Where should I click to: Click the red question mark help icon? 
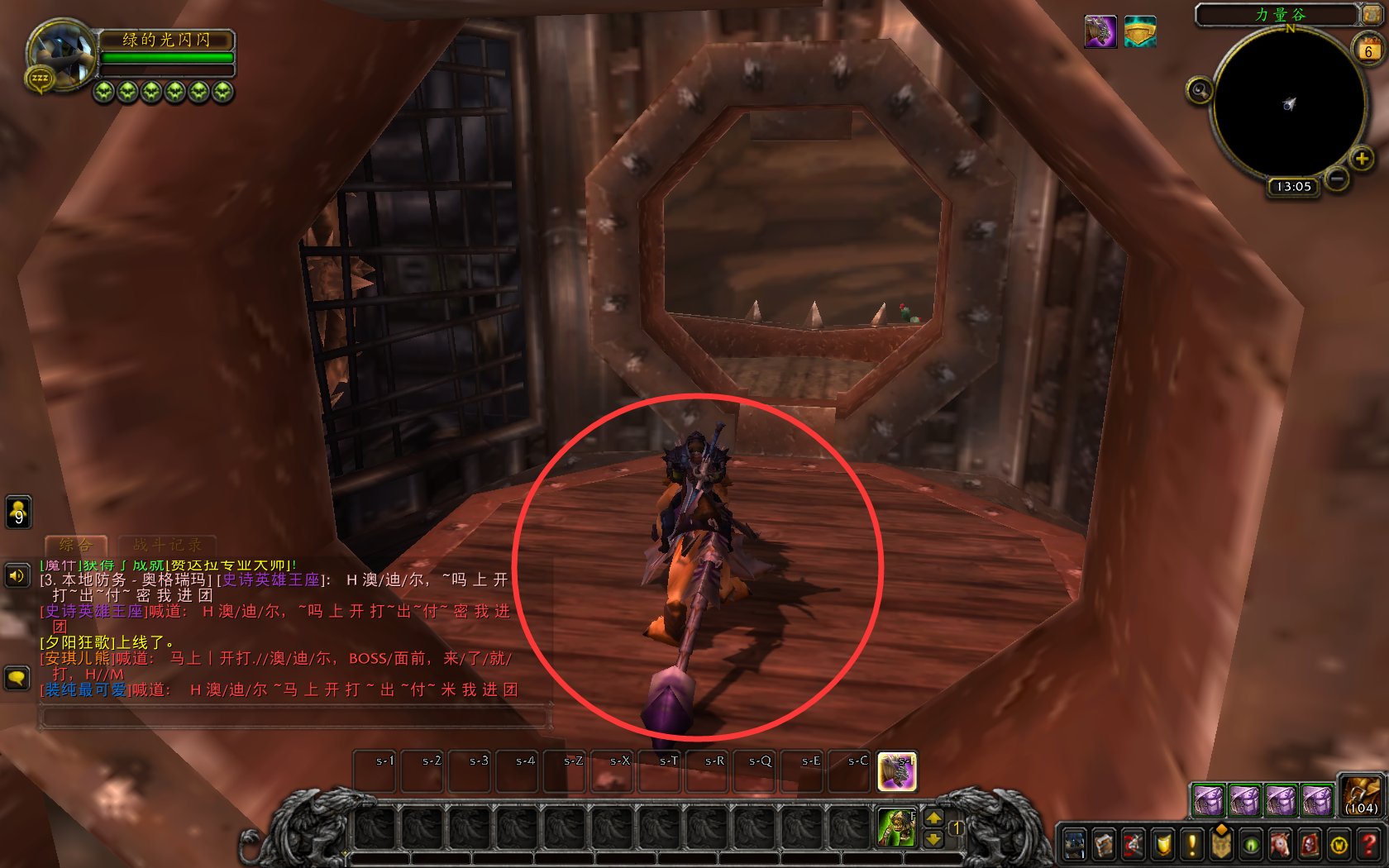(x=1369, y=845)
